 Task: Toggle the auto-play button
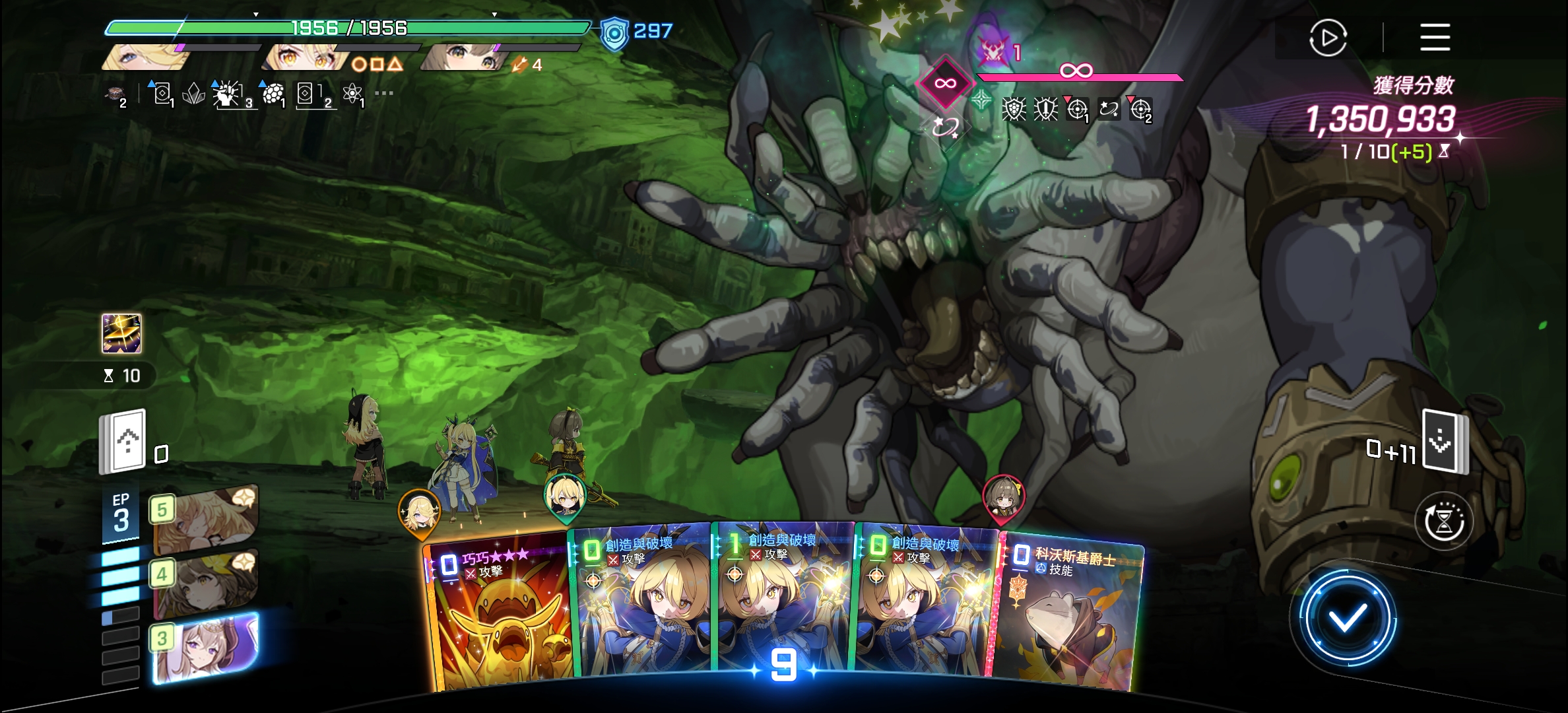(1328, 38)
